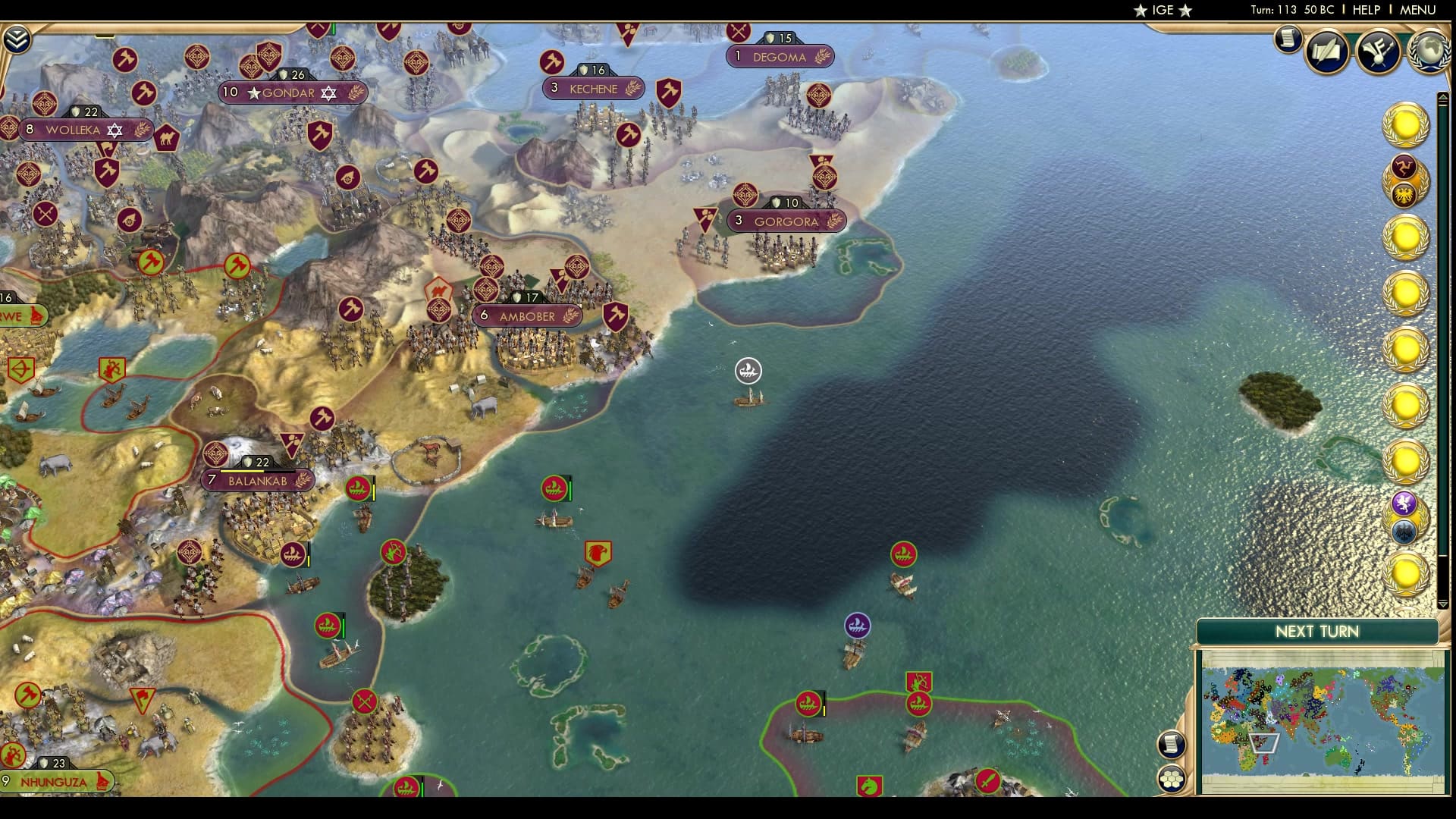
Task: Open the top-right notification log scroll
Action: click(x=1286, y=42)
